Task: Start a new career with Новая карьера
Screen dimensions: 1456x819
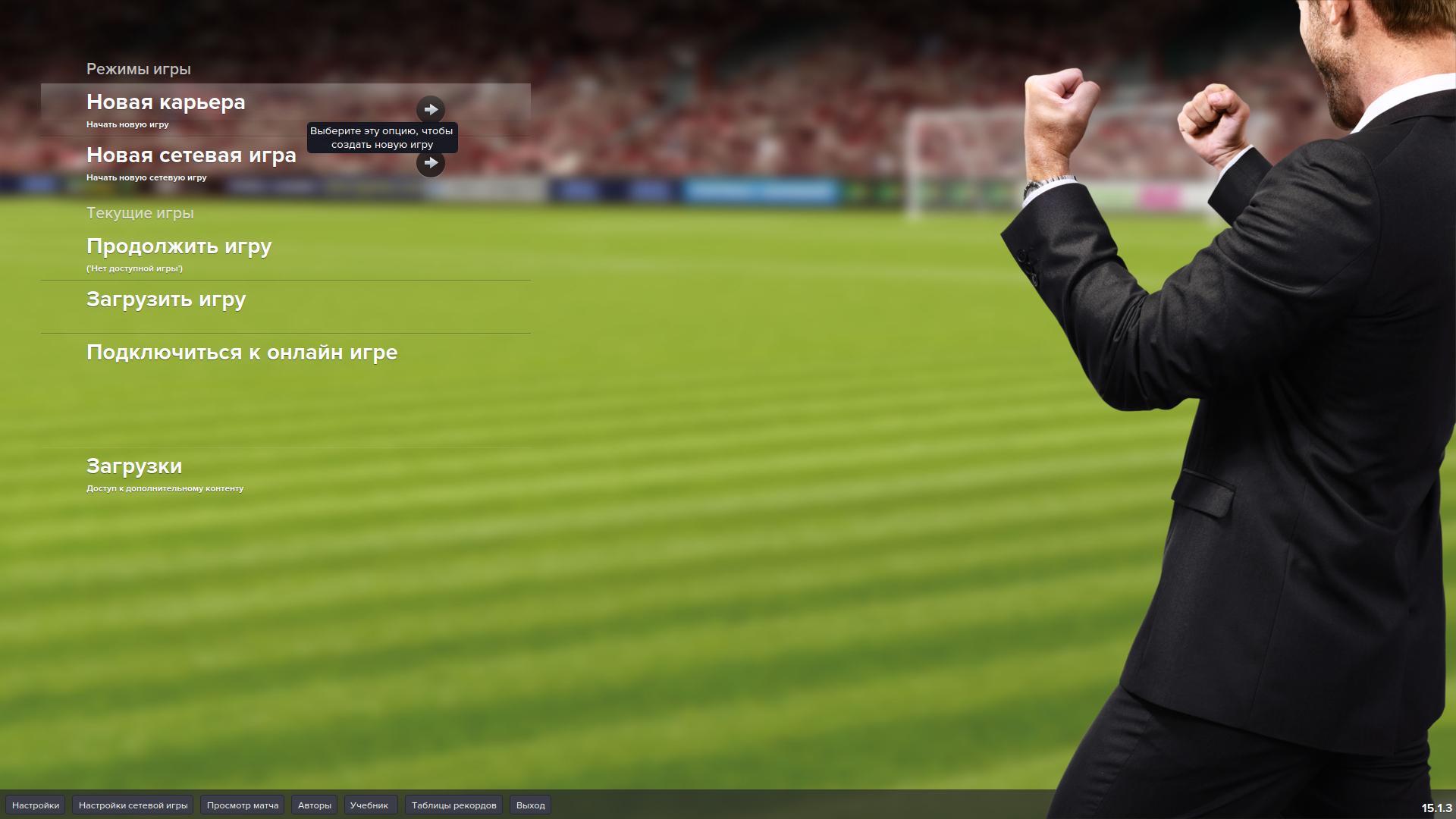Action: click(x=166, y=102)
